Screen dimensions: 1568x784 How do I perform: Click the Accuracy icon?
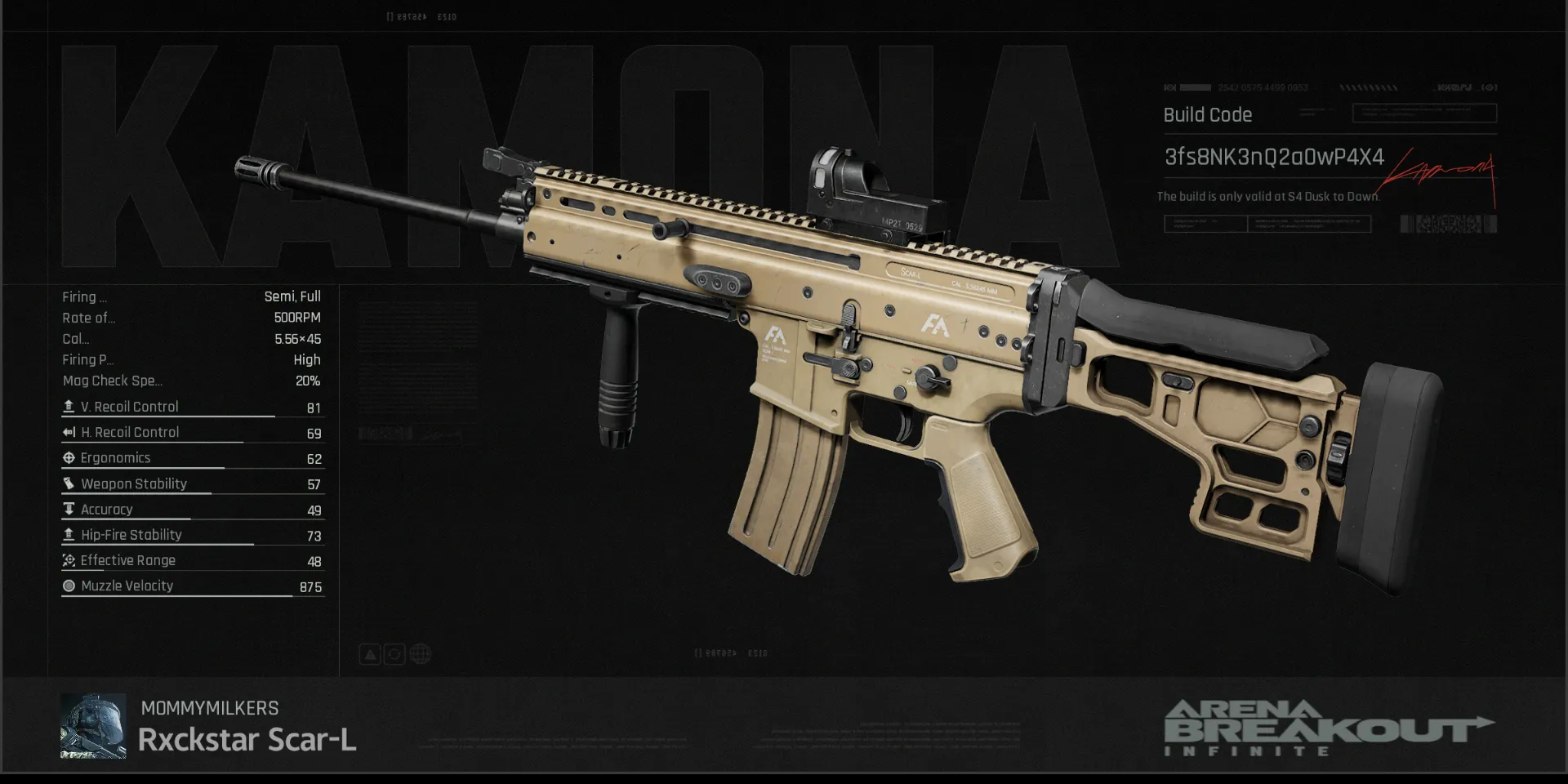pyautogui.click(x=69, y=509)
